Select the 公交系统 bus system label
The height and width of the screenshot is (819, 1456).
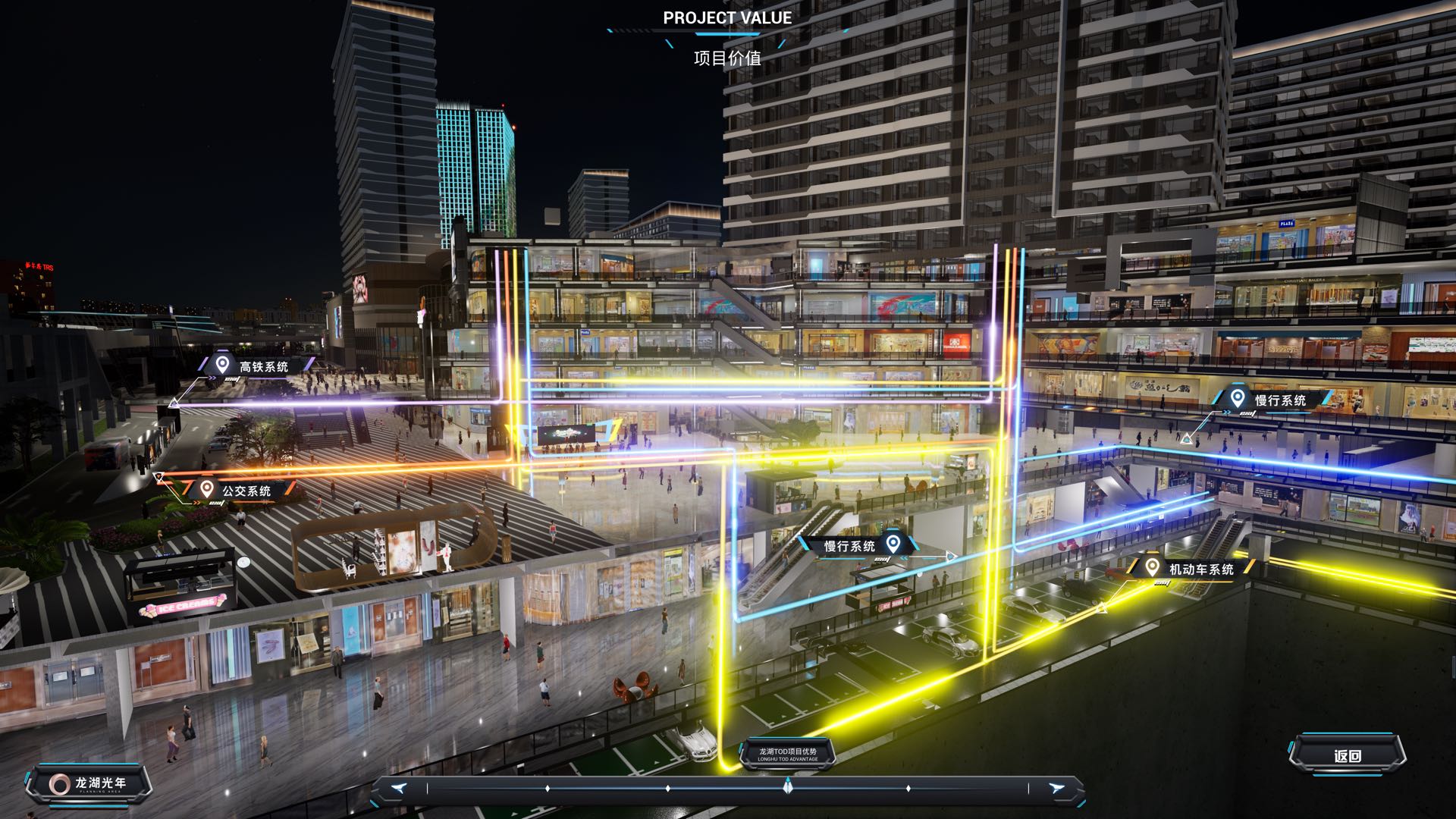click(236, 491)
